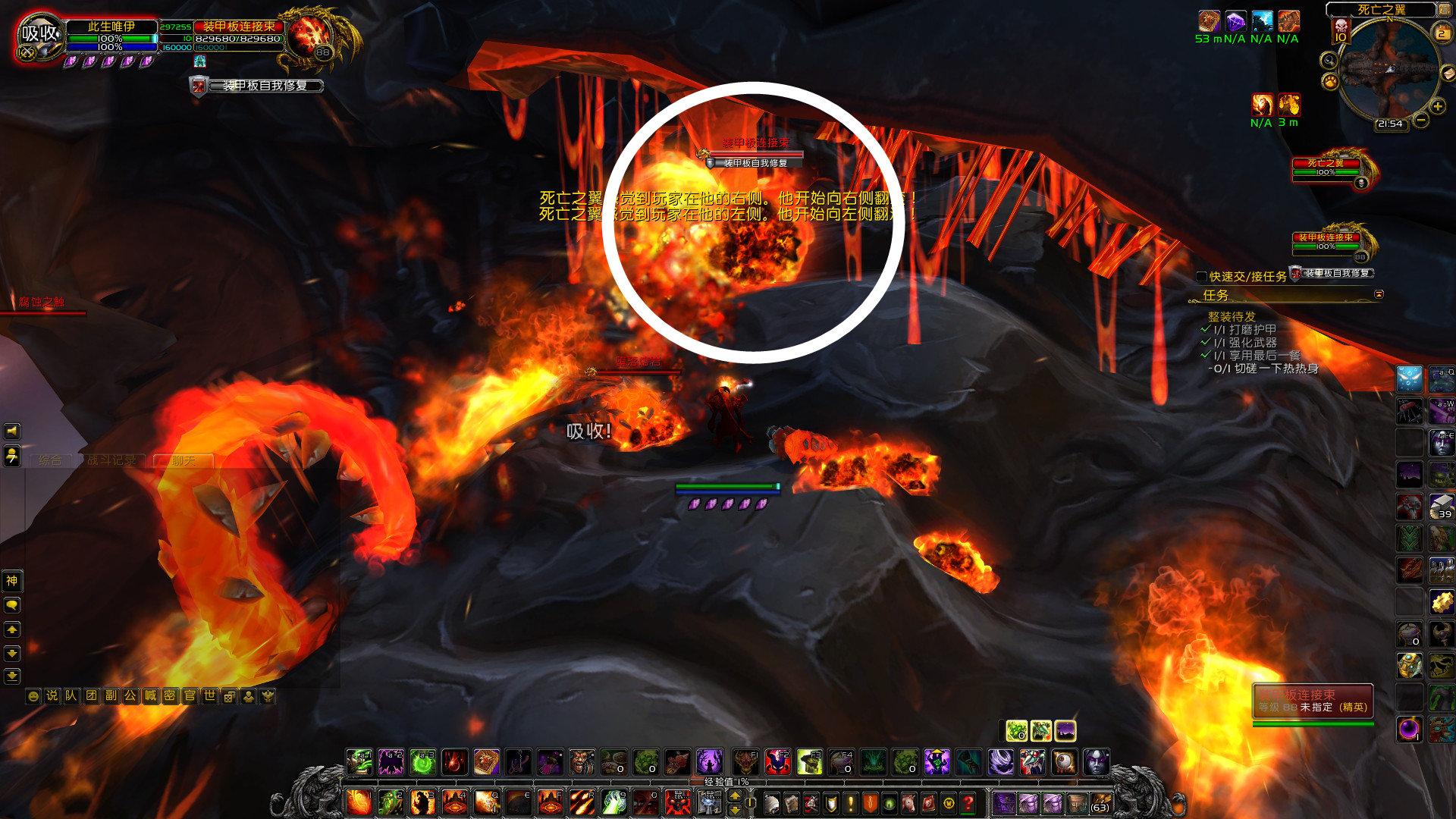Click the dice roll button

[227, 695]
